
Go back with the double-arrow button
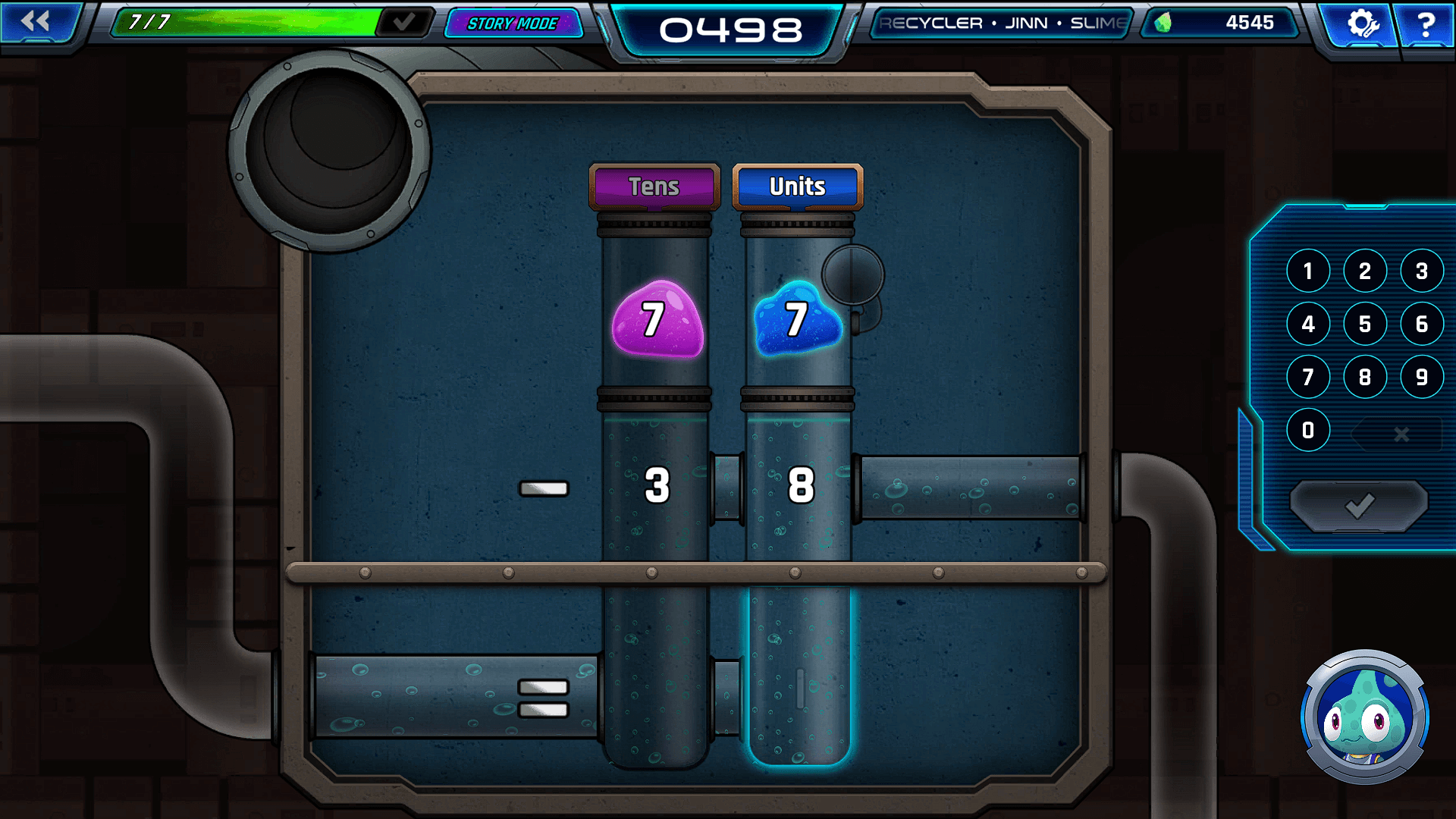(36, 22)
